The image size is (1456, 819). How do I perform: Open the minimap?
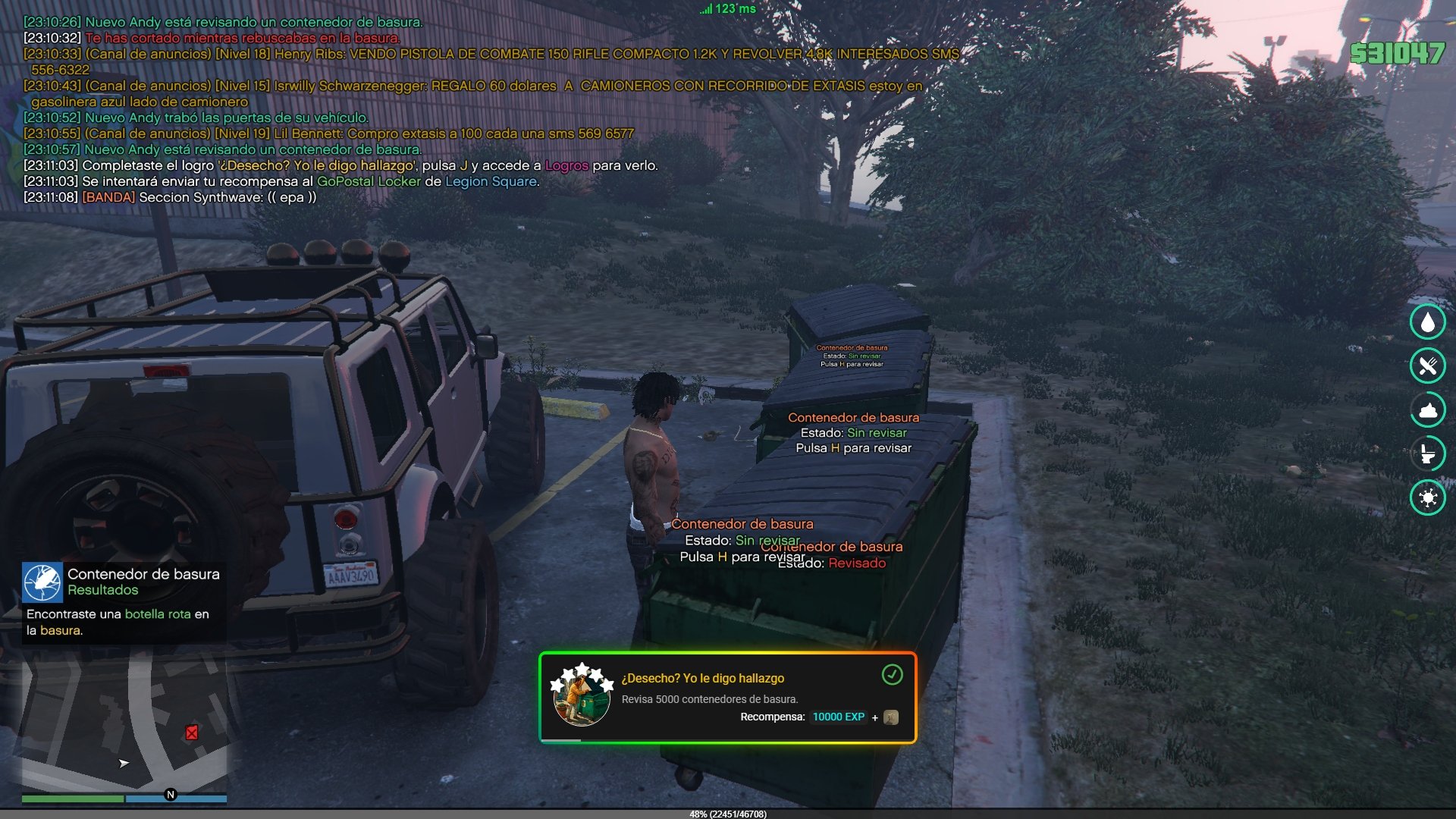point(124,720)
